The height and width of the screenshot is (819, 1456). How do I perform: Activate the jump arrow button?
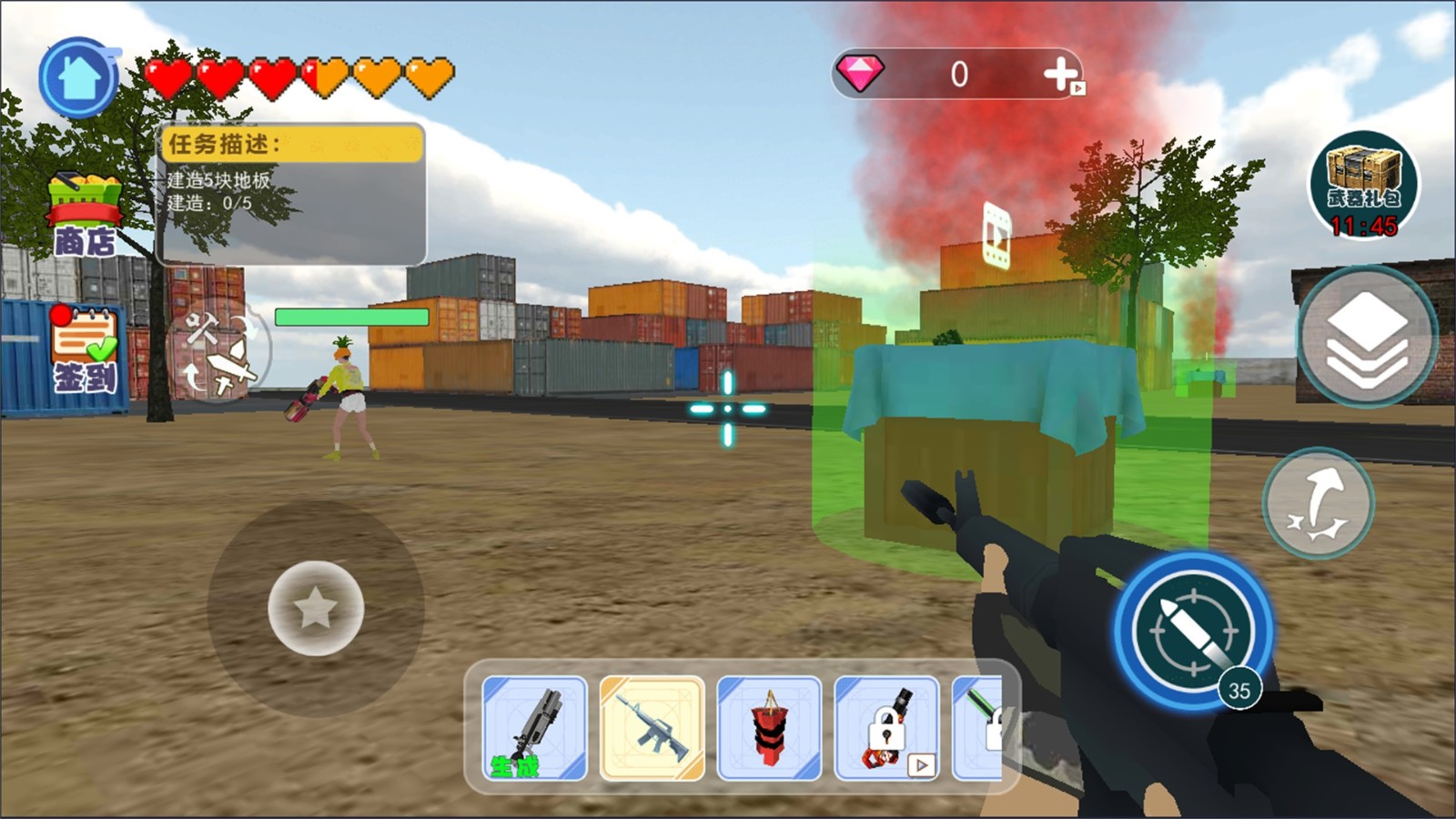(1318, 501)
